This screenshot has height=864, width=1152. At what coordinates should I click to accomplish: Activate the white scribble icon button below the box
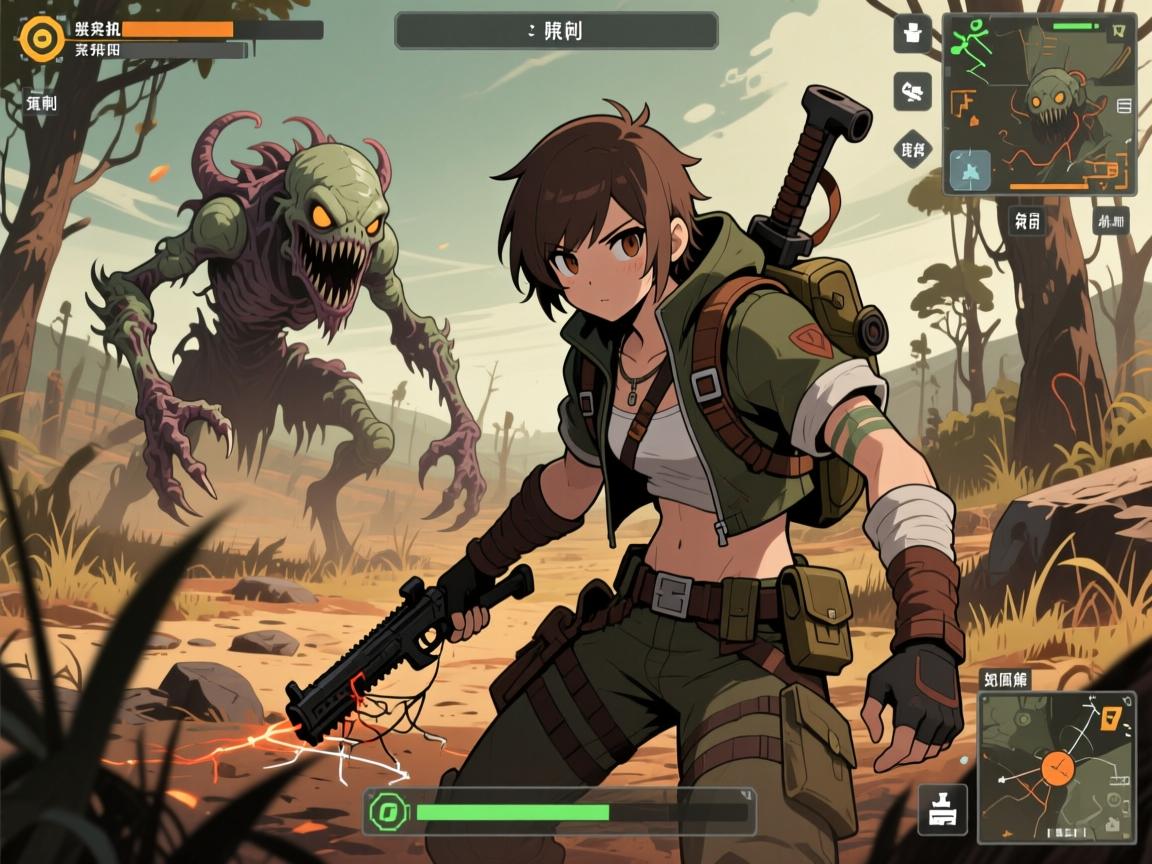912,92
